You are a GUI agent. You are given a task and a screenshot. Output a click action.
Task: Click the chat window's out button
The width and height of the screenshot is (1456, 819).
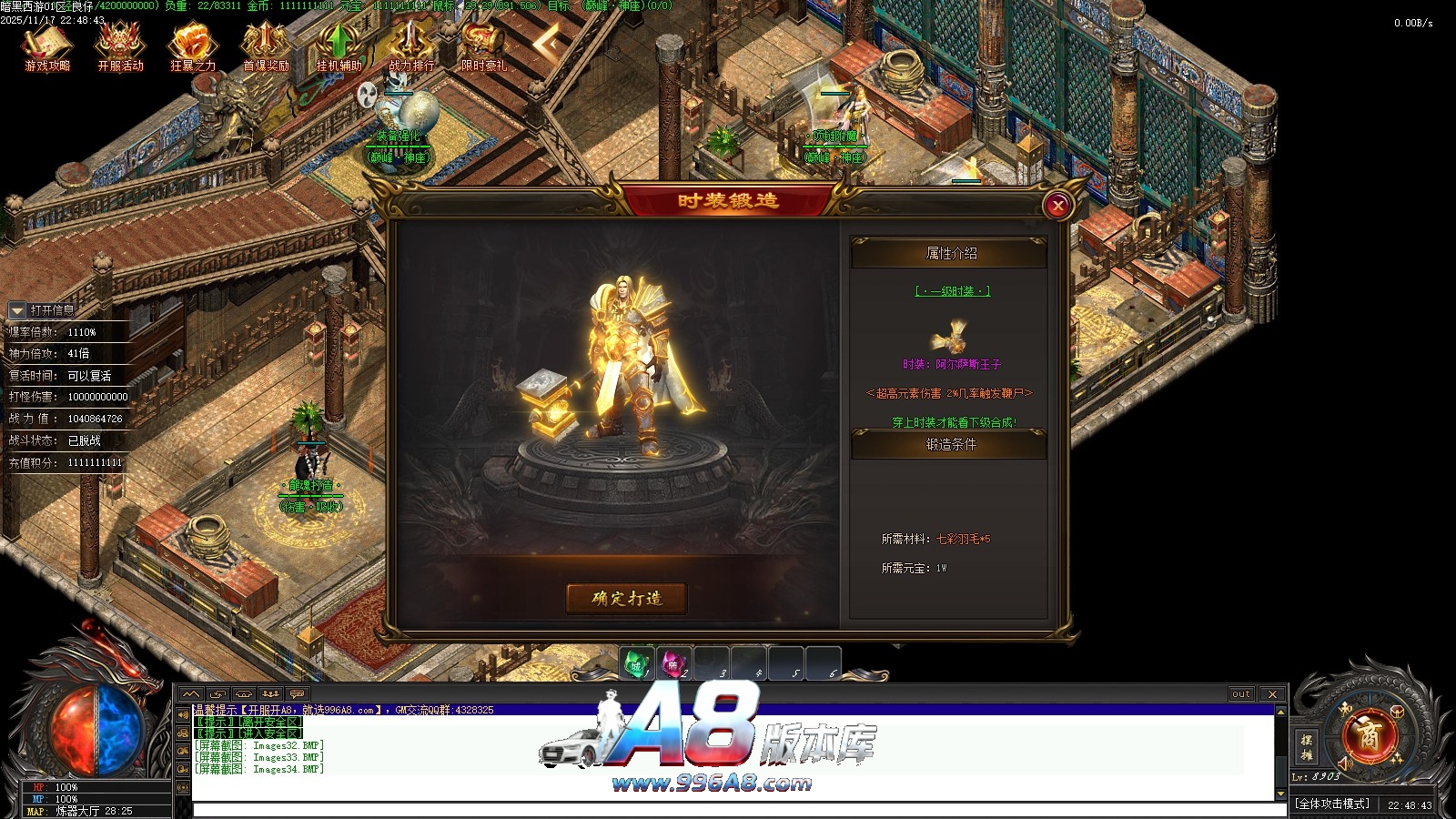click(x=1241, y=694)
